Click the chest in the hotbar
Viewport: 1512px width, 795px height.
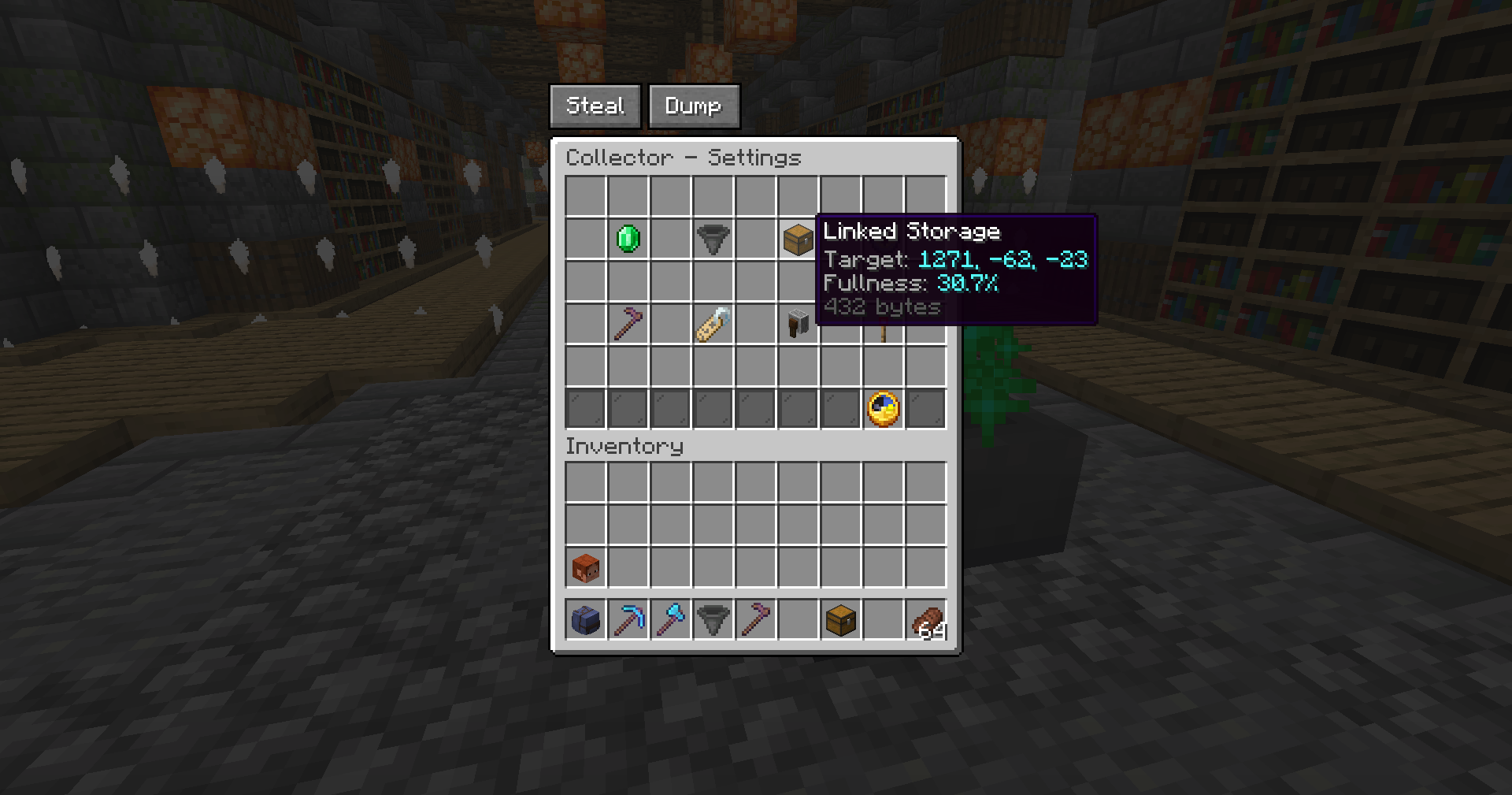840,619
